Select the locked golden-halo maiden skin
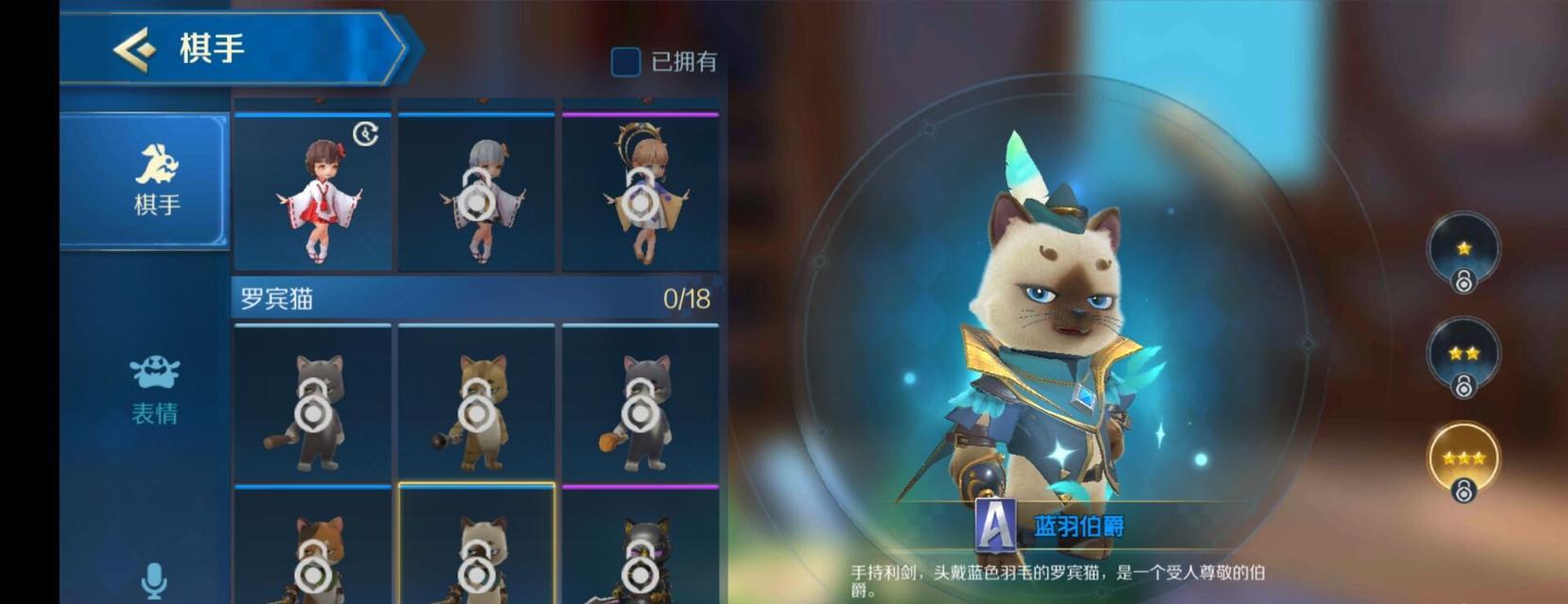The image size is (1568, 604). click(x=641, y=193)
